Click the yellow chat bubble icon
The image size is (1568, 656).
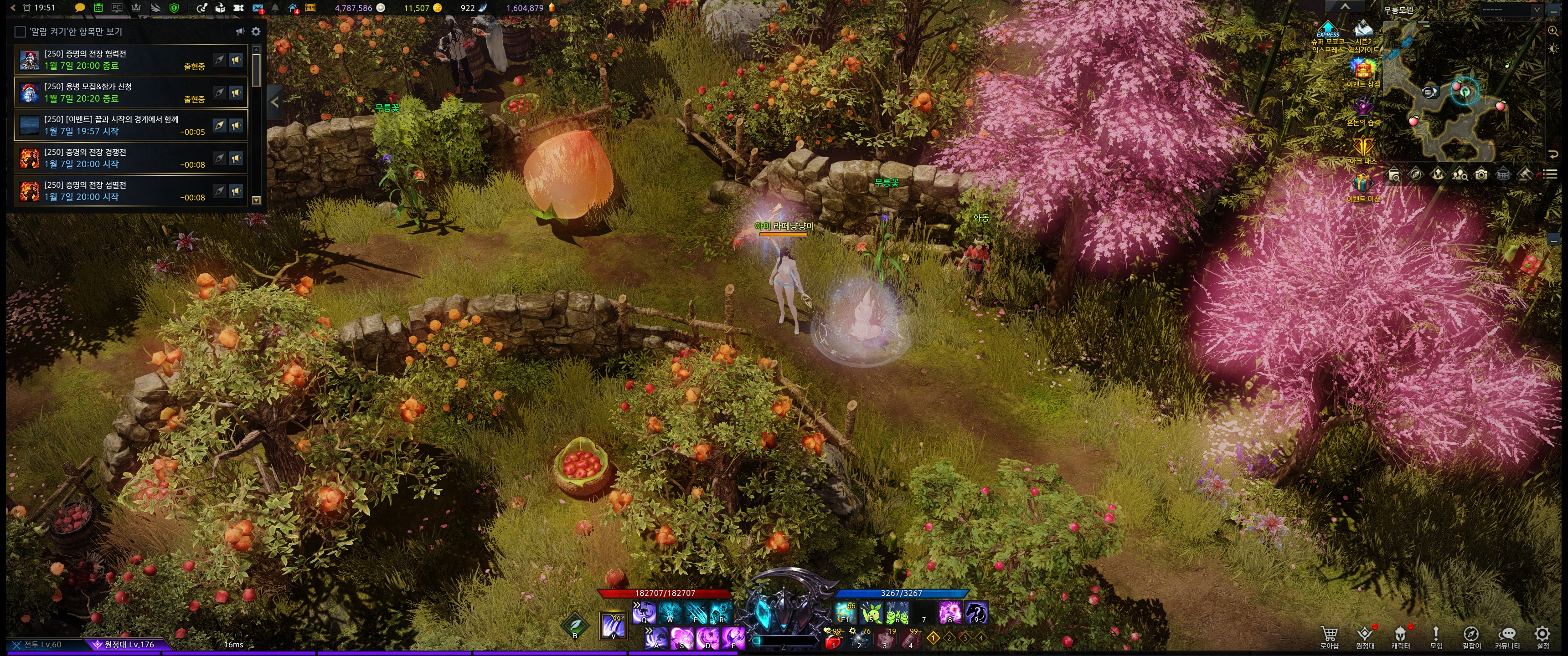[x=80, y=8]
